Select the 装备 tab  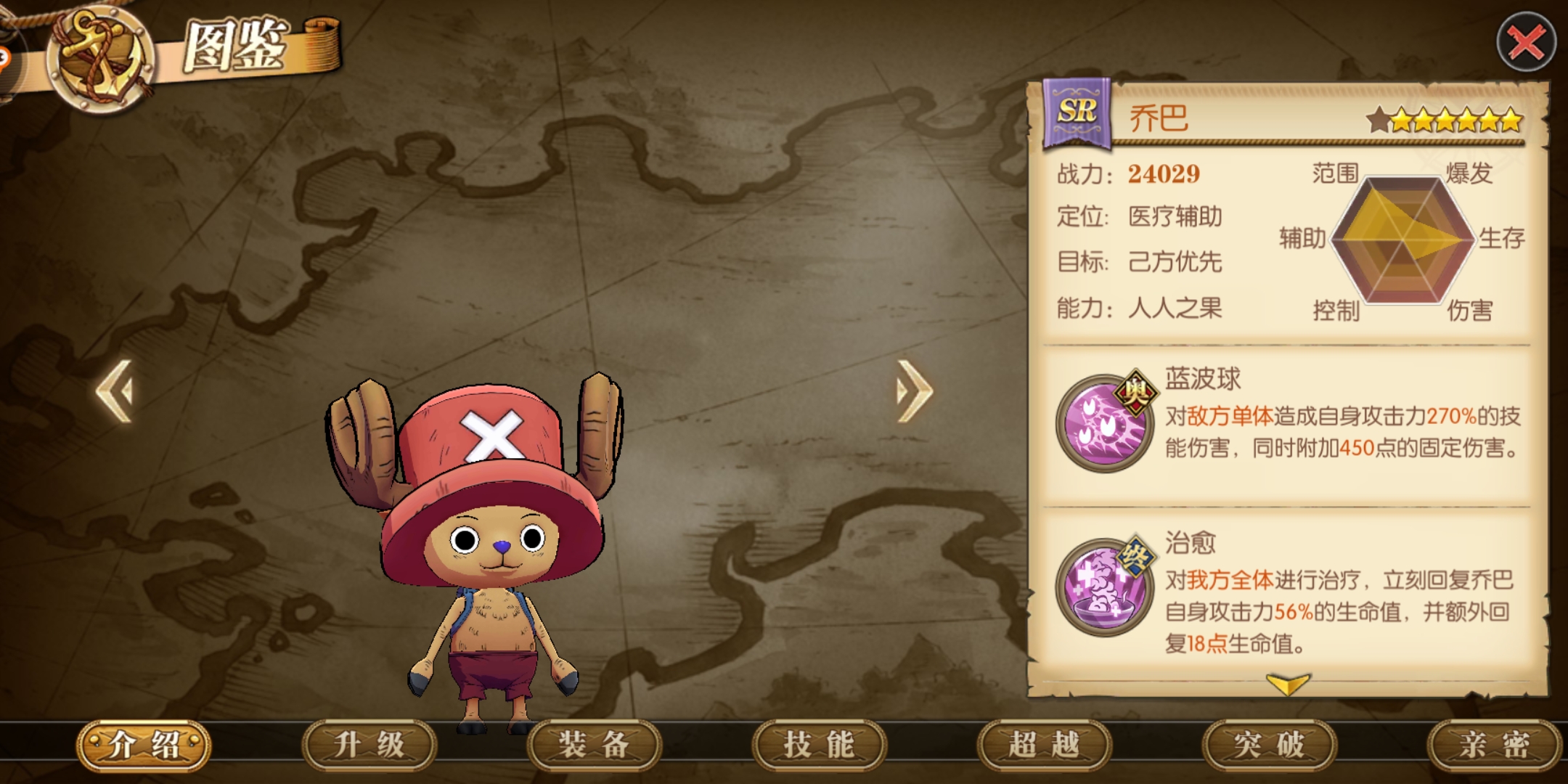pyautogui.click(x=594, y=745)
